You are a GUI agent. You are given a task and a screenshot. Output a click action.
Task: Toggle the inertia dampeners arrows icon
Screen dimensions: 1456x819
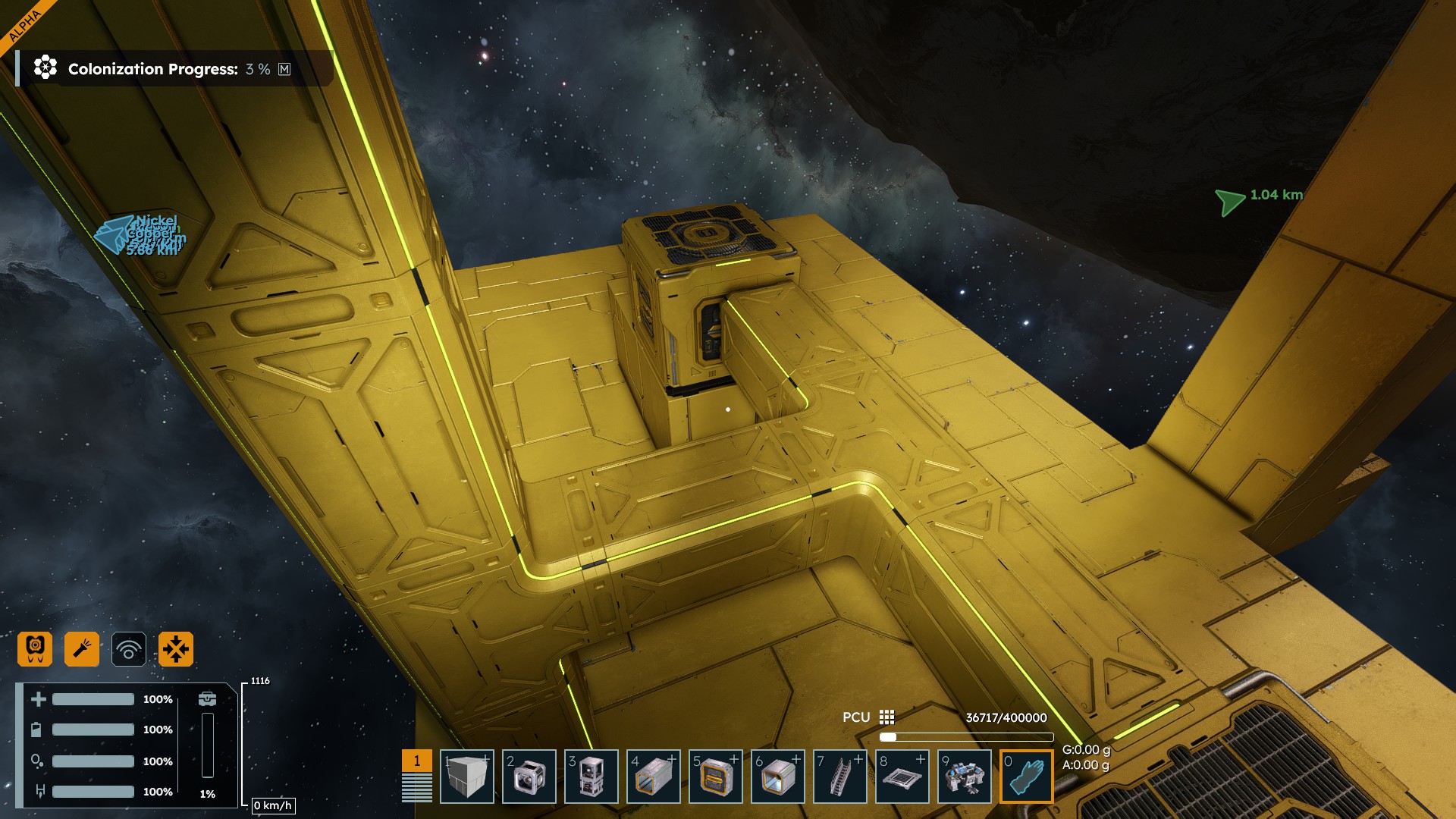coord(176,649)
